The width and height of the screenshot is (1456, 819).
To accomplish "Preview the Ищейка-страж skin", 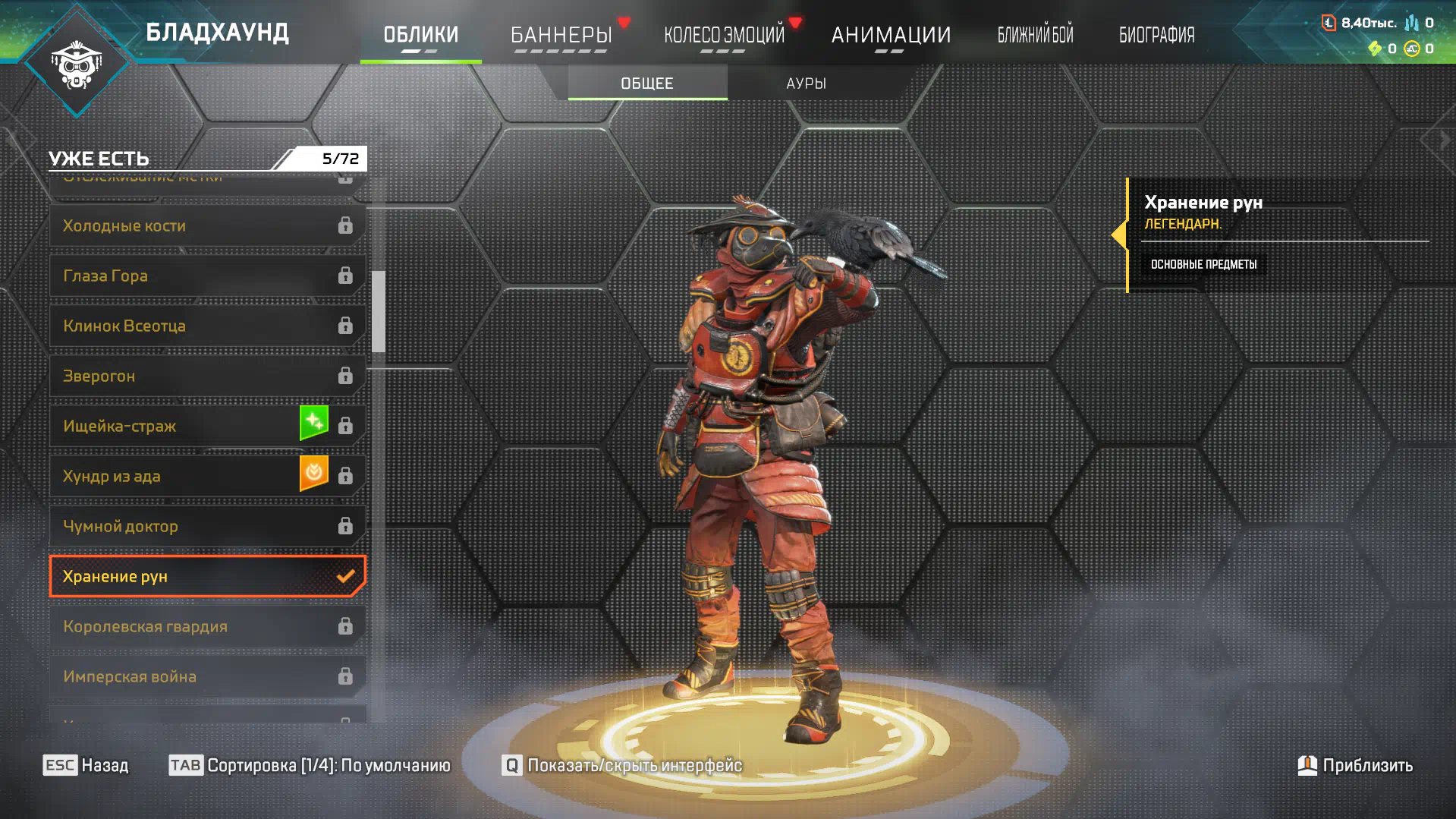I will [175, 426].
